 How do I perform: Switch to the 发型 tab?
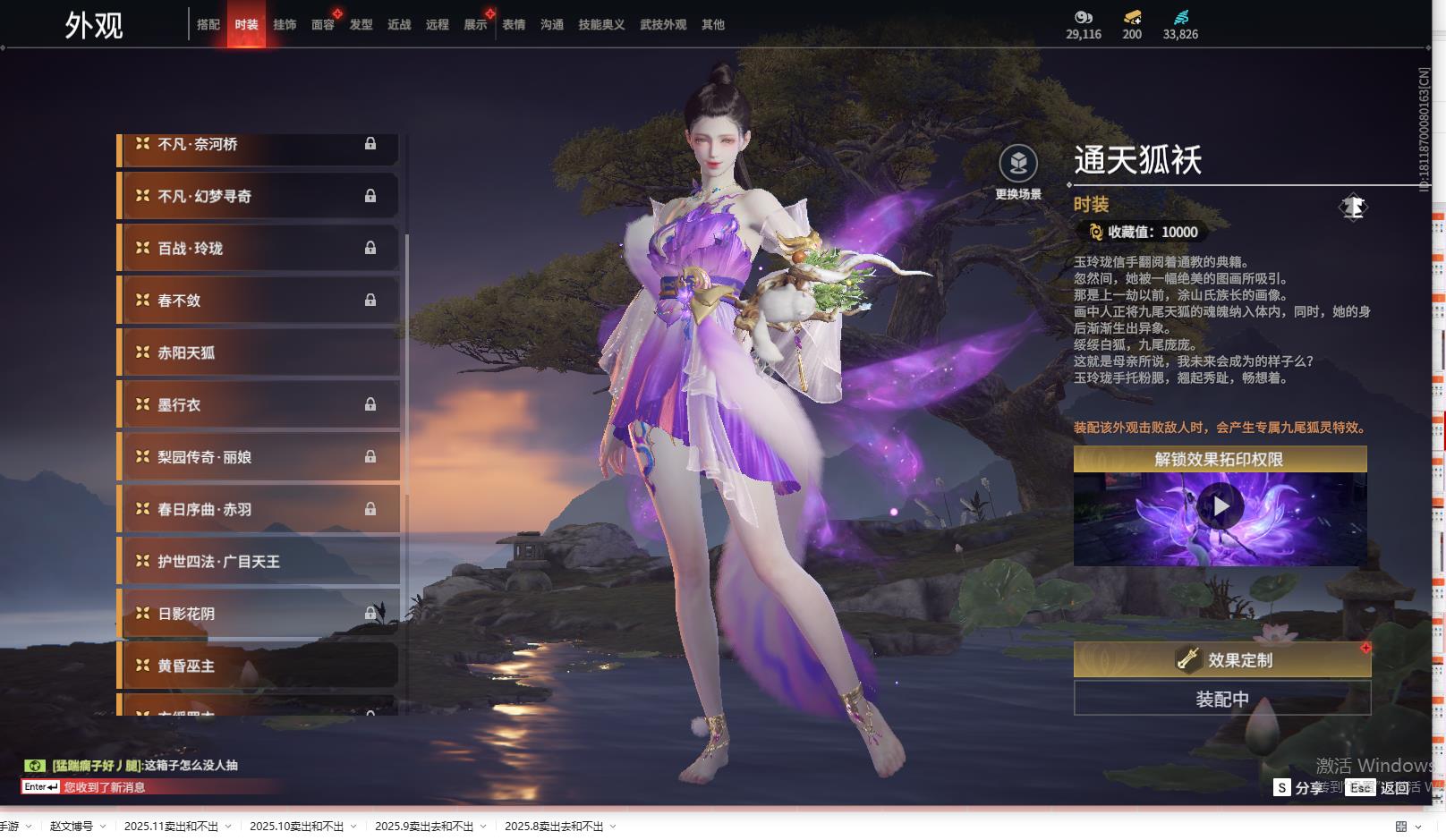(361, 25)
